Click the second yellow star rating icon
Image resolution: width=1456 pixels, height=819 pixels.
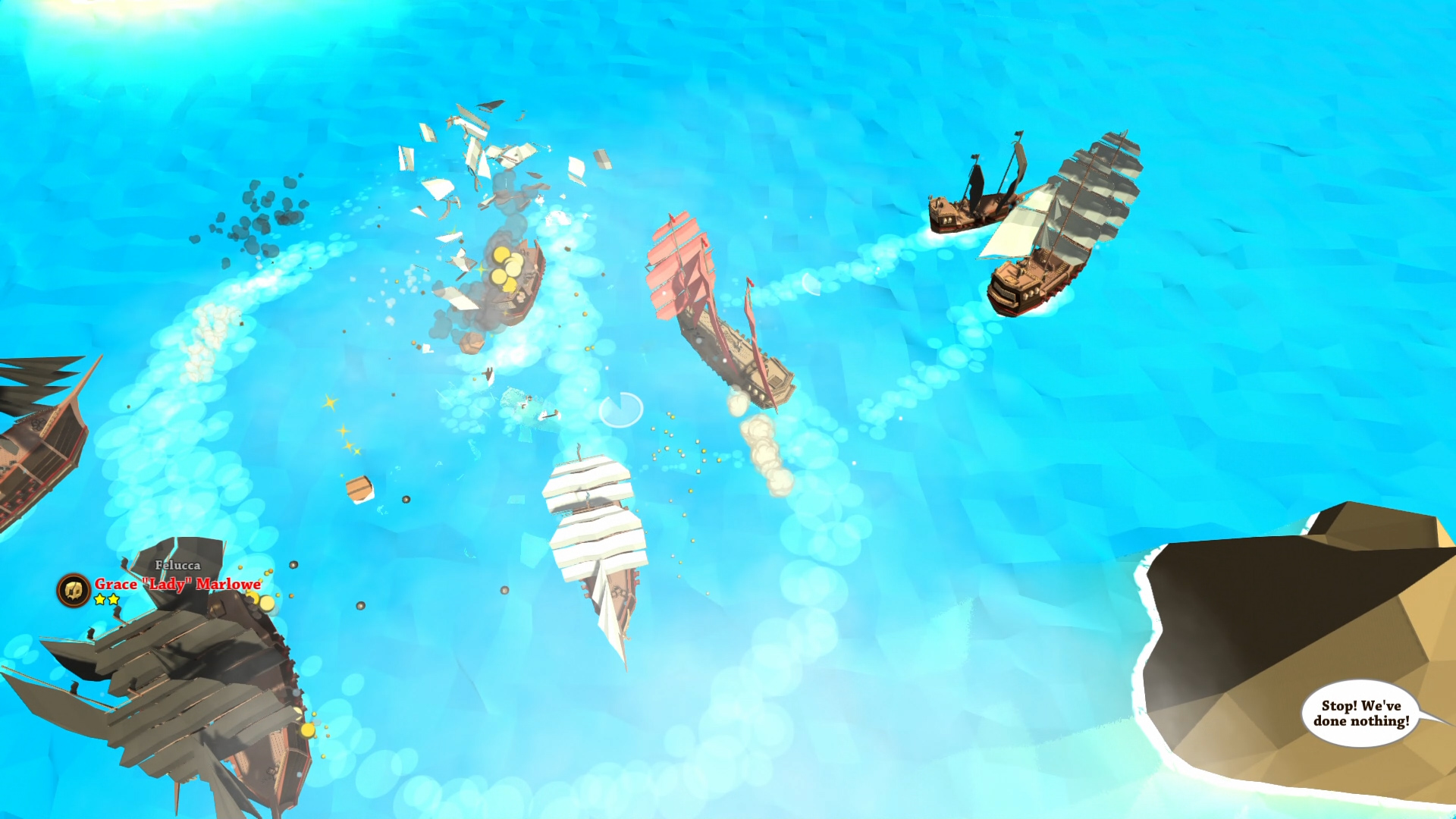click(x=114, y=598)
